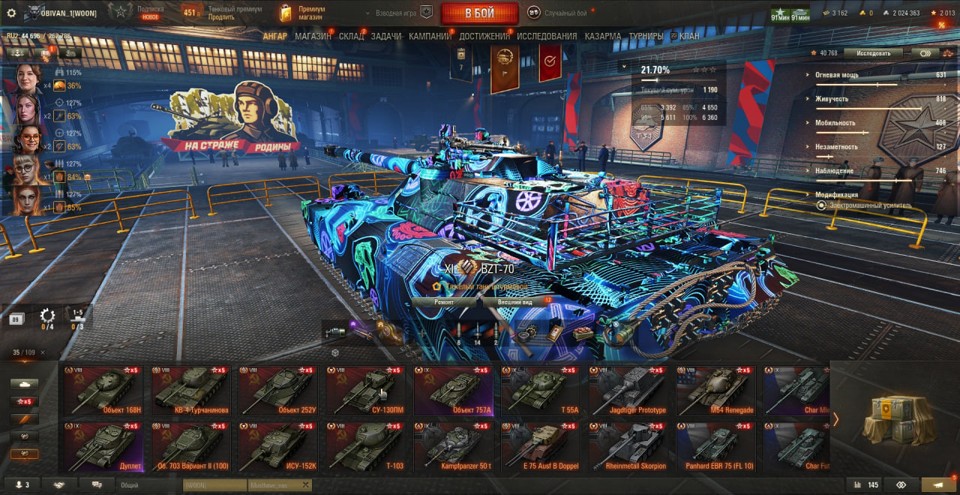Start a battle with the В БОЙ button
Image resolution: width=960 pixels, height=495 pixels.
pyautogui.click(x=479, y=13)
